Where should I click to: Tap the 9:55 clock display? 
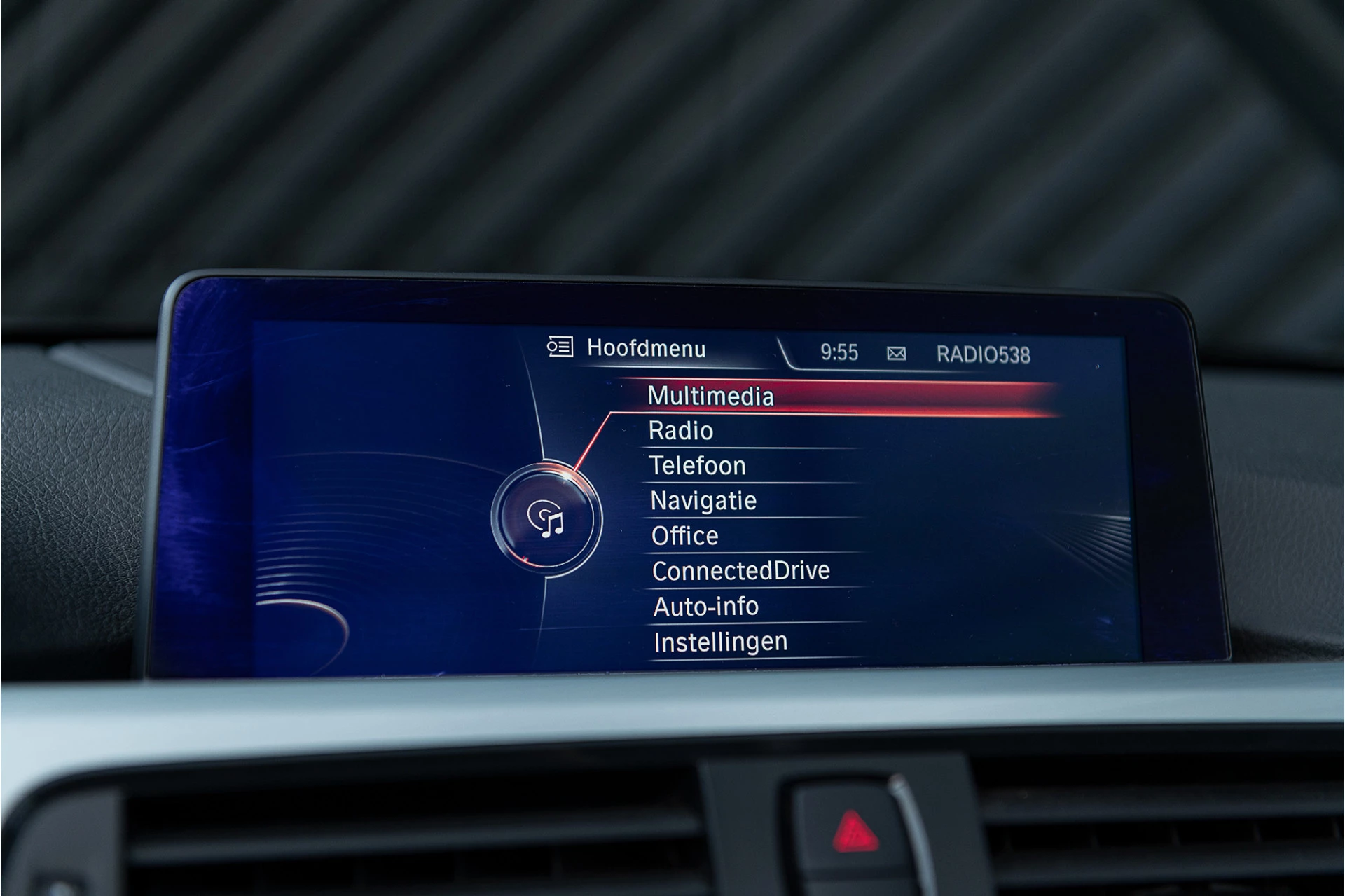pos(839,354)
